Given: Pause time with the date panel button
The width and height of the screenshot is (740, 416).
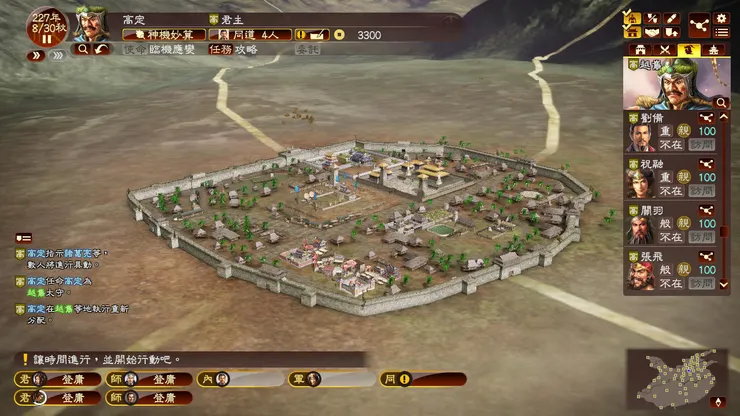Looking at the screenshot, I should pyautogui.click(x=45, y=38).
